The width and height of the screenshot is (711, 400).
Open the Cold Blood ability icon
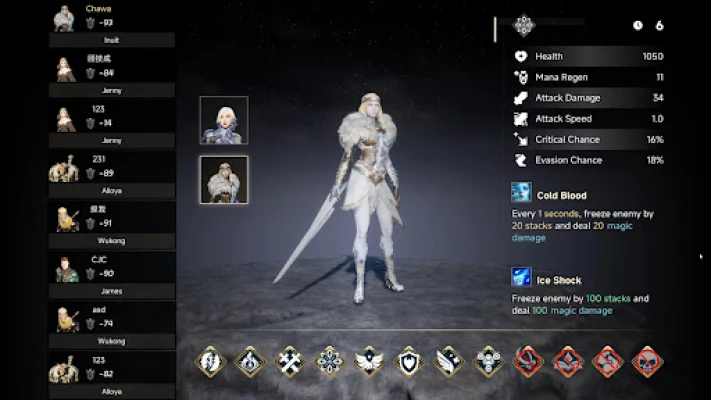click(x=522, y=193)
